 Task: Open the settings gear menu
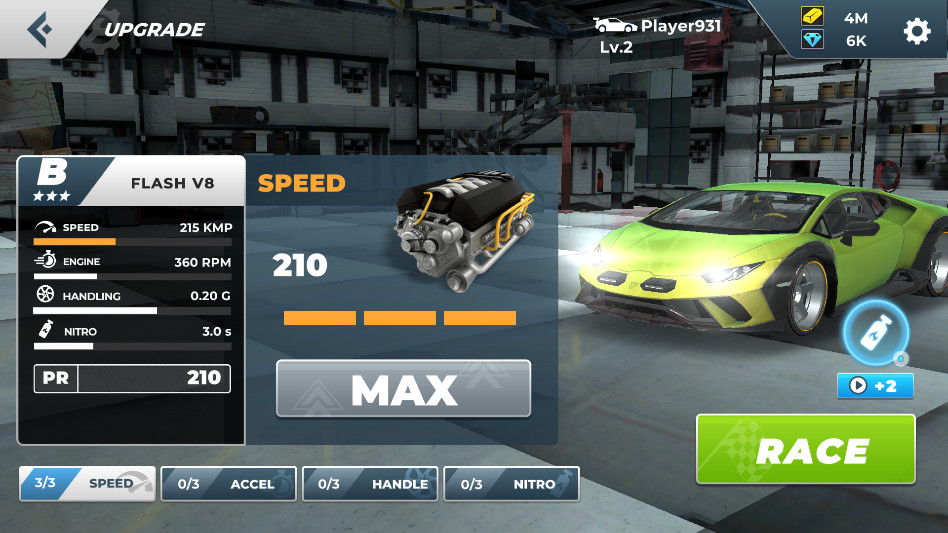[x=916, y=31]
